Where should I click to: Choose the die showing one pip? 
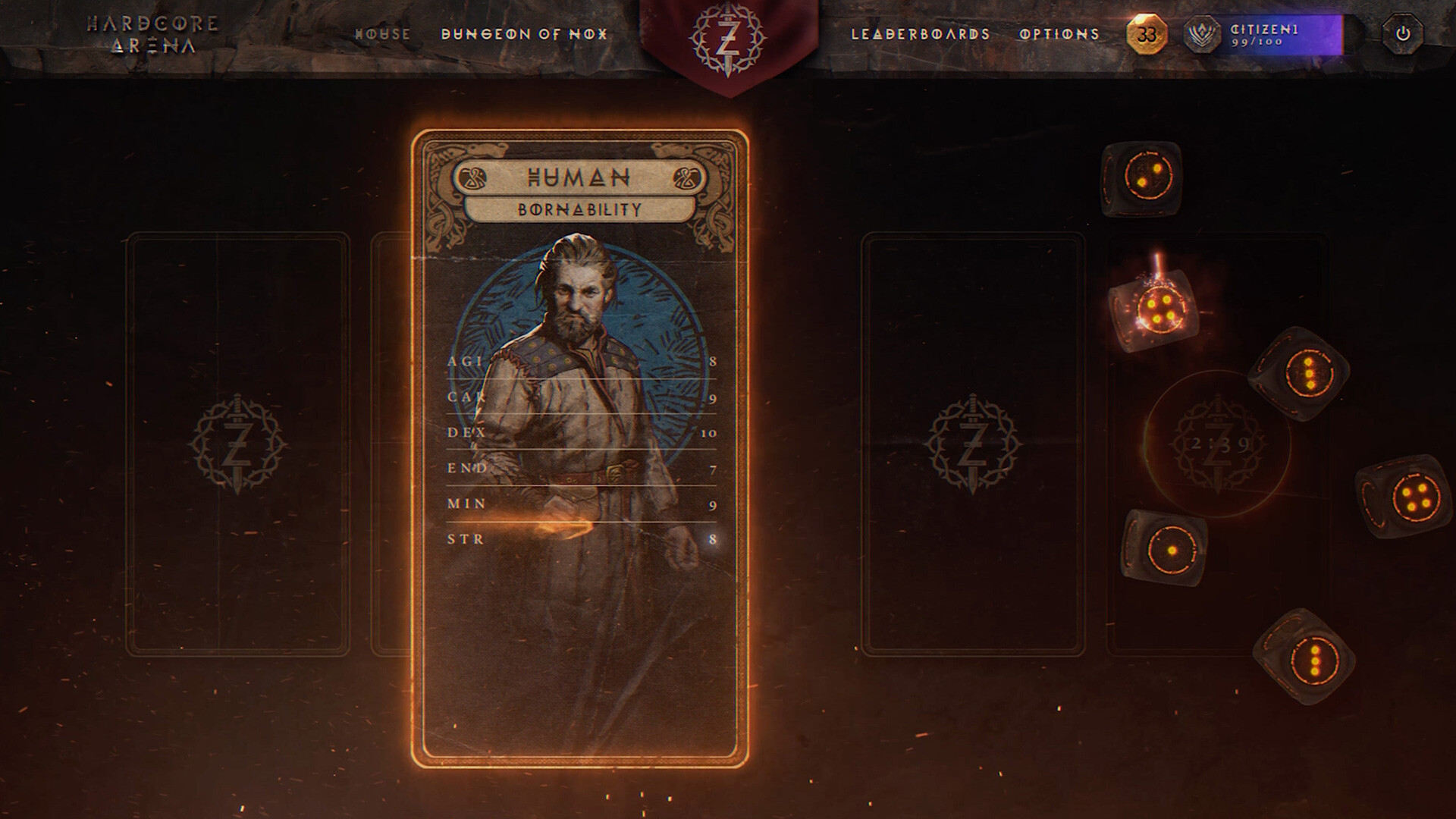(x=1165, y=548)
